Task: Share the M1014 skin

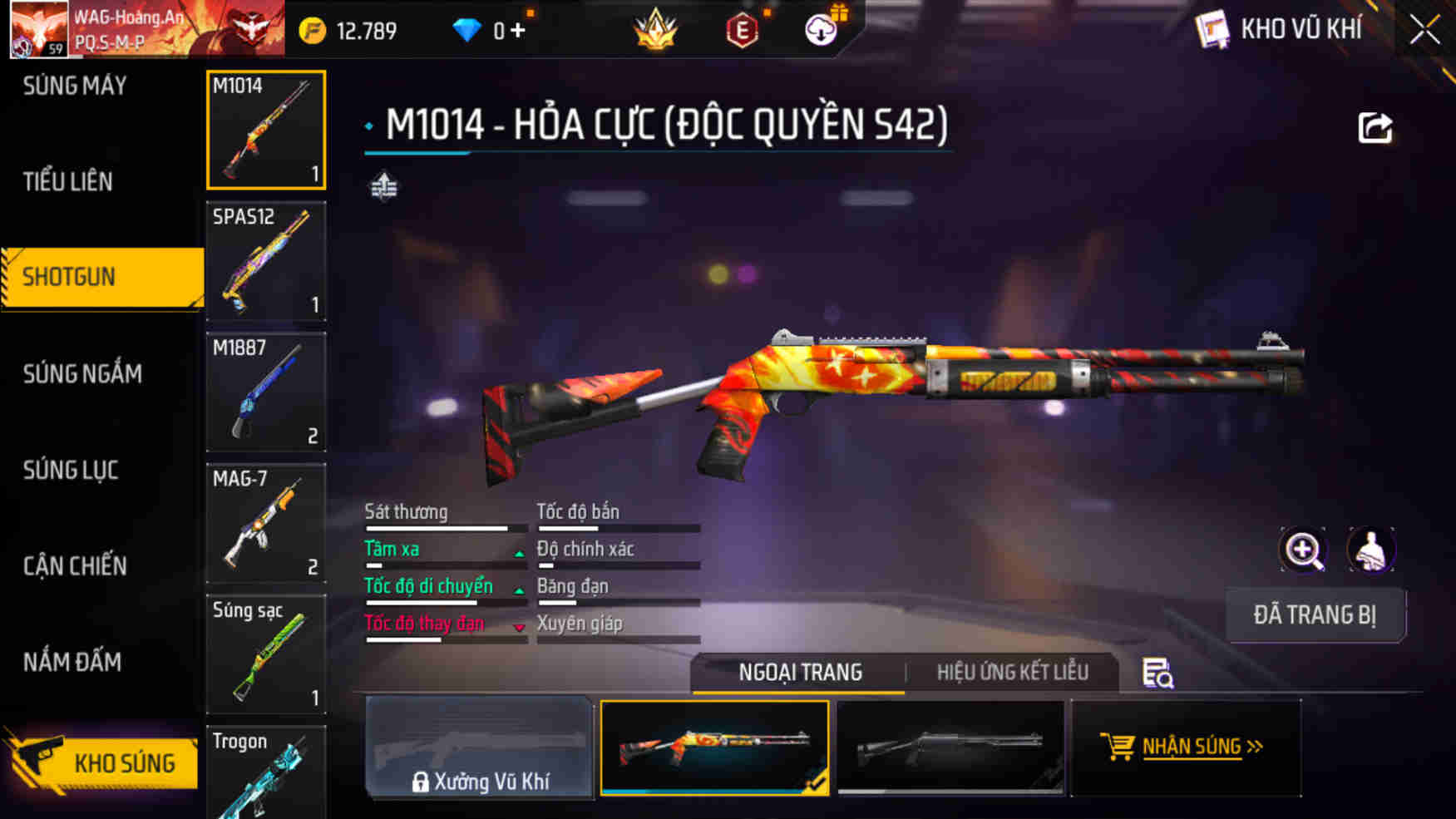Action: click(1375, 128)
